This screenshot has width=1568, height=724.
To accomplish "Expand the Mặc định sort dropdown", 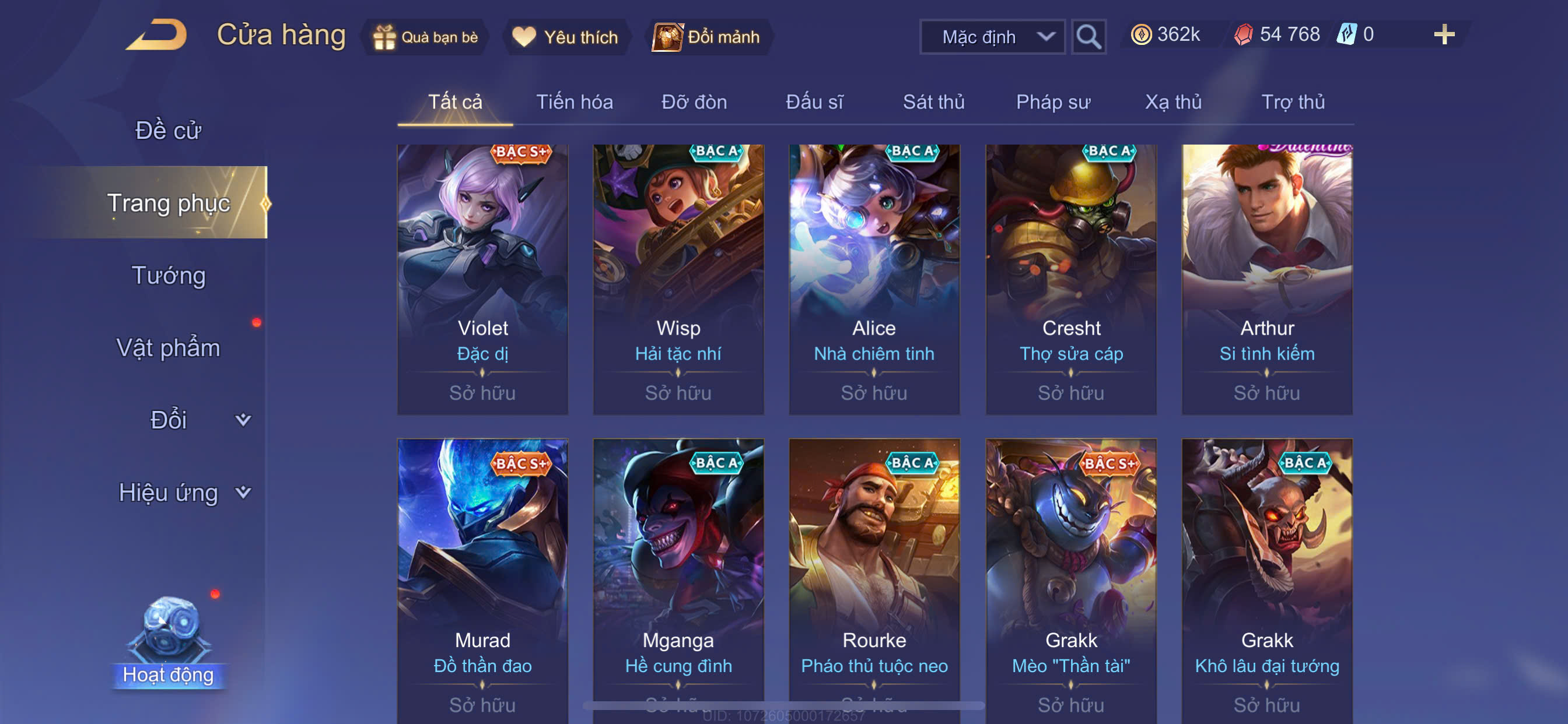I will pos(992,37).
